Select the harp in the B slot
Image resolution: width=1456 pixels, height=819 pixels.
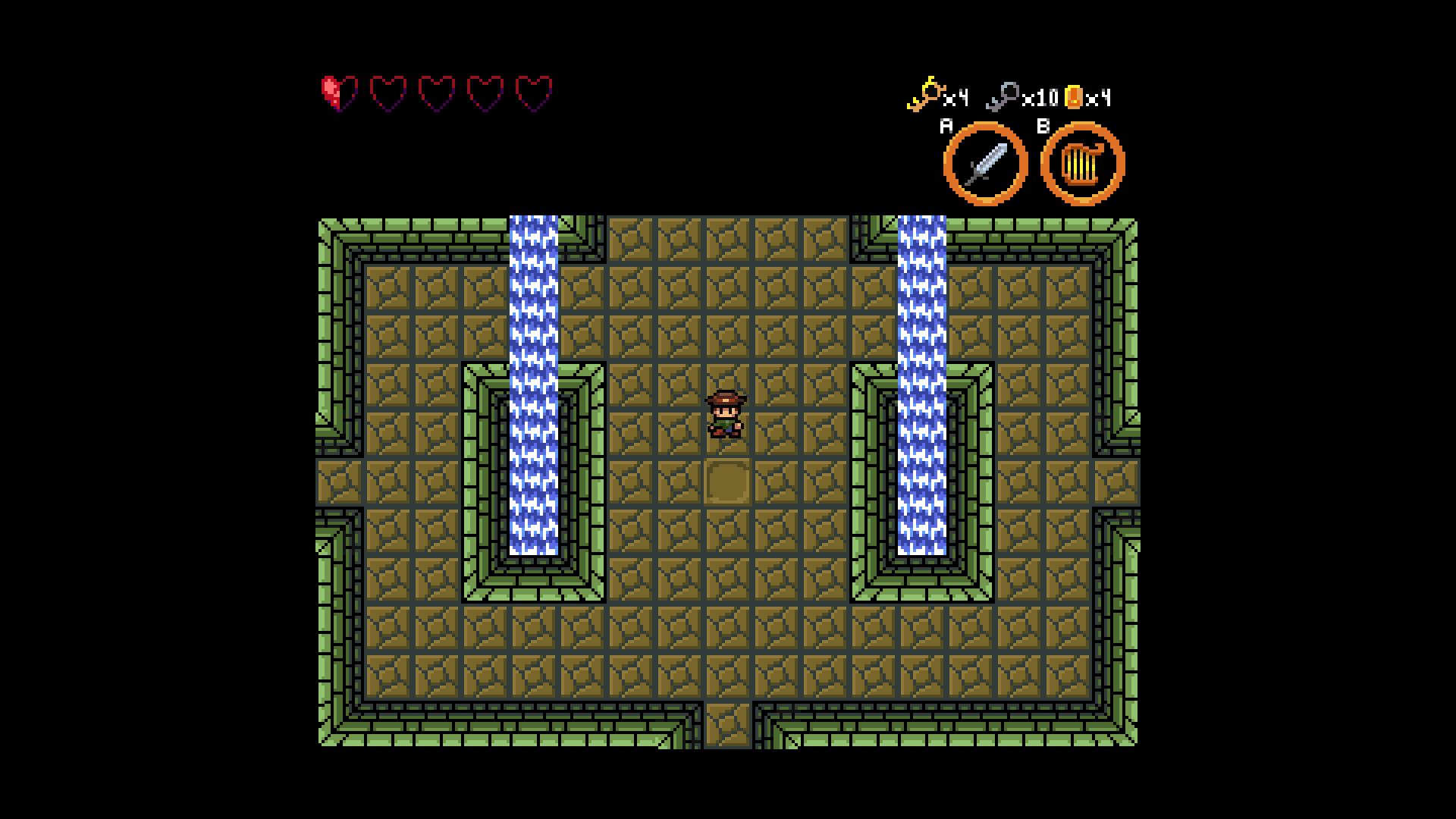[1082, 163]
